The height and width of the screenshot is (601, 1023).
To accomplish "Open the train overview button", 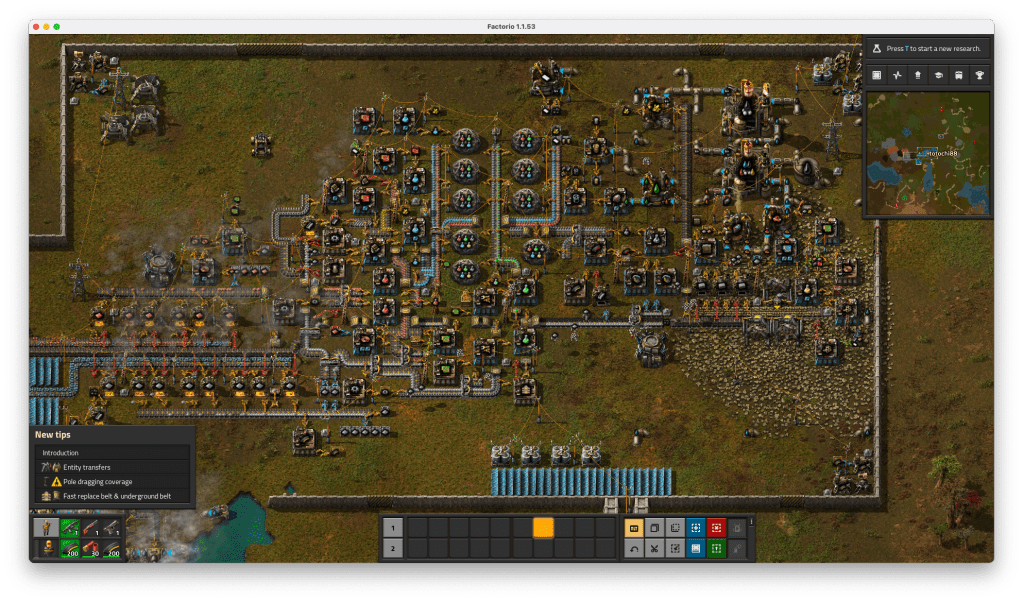I will [x=959, y=75].
